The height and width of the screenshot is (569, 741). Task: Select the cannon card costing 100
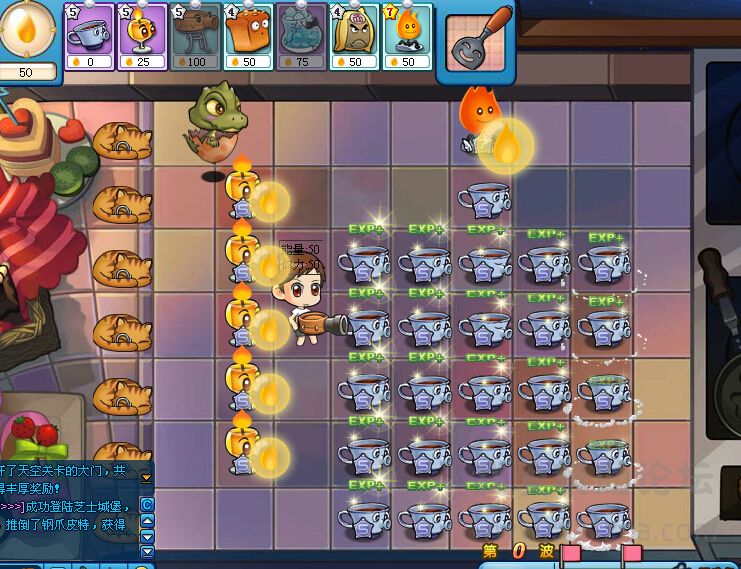coord(195,36)
